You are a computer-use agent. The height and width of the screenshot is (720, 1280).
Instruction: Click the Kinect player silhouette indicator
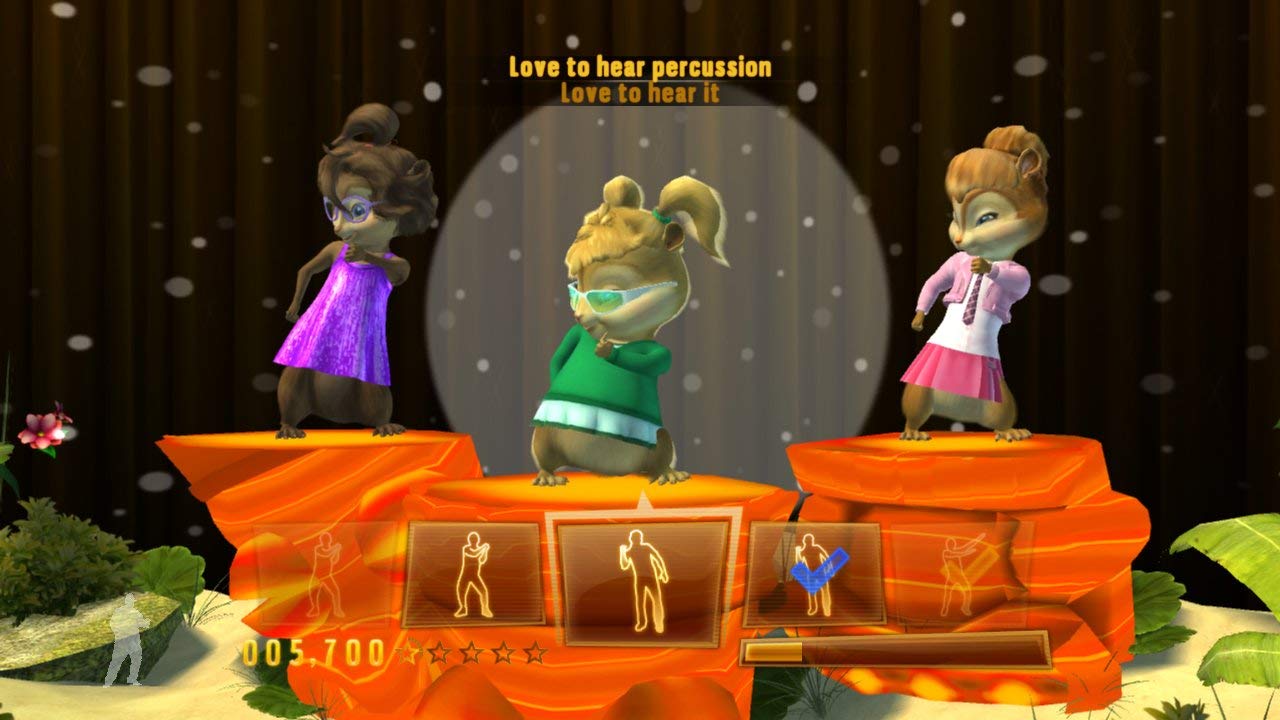[130, 640]
